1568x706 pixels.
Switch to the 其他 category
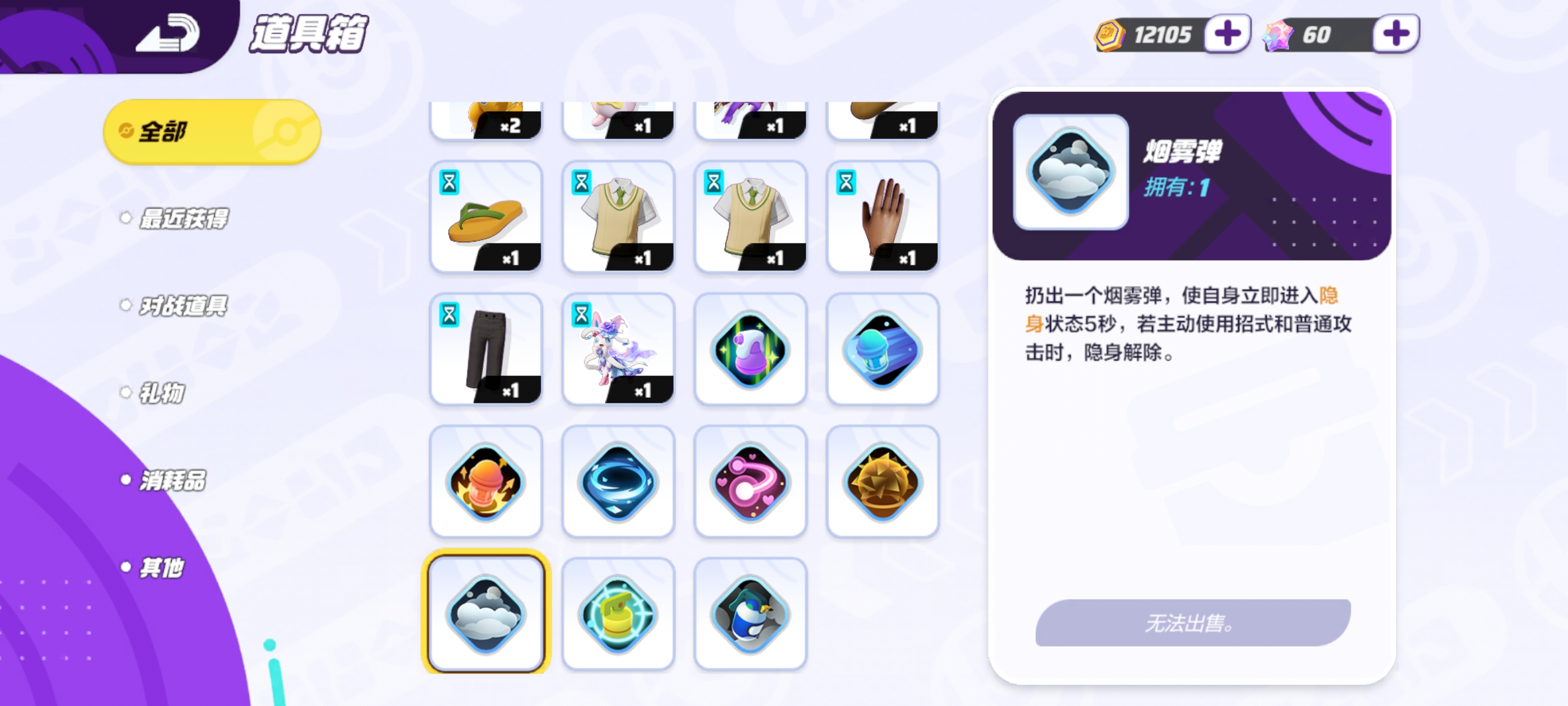[160, 567]
